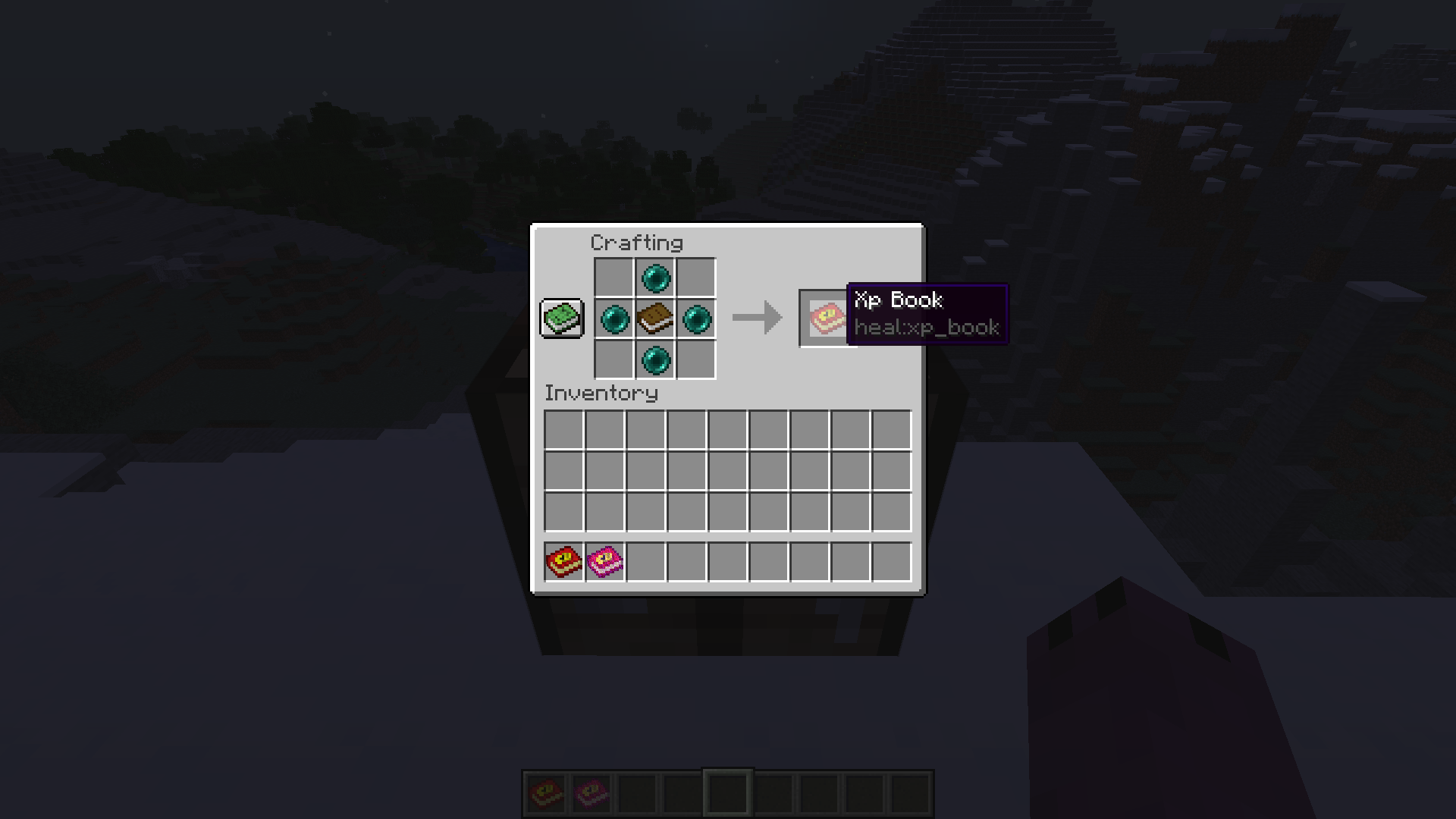Viewport: 1456px width, 819px height.
Task: Select the ender pearl left of the book
Action: (x=616, y=318)
